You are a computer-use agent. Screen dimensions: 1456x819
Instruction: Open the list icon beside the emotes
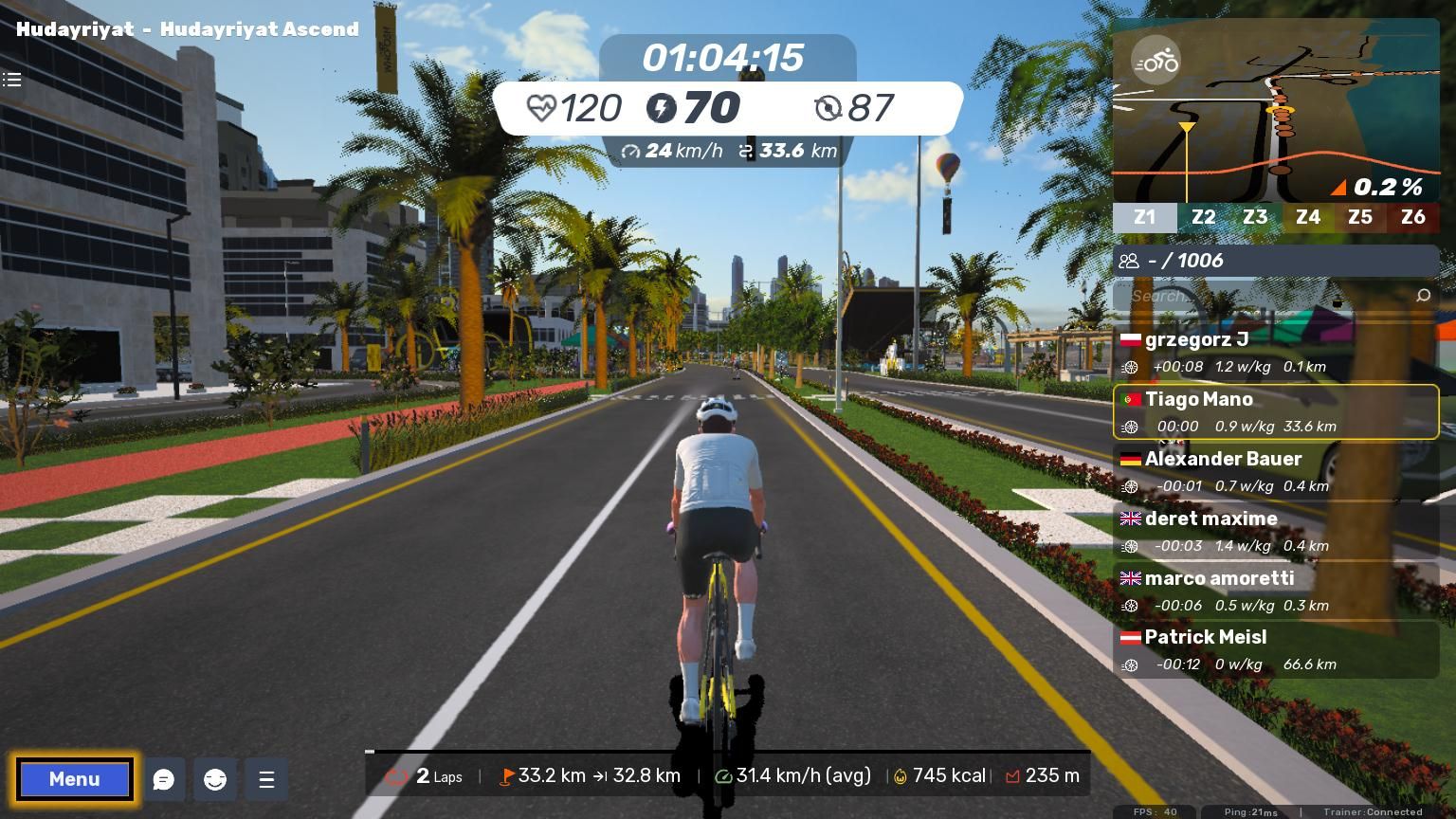pos(266,779)
